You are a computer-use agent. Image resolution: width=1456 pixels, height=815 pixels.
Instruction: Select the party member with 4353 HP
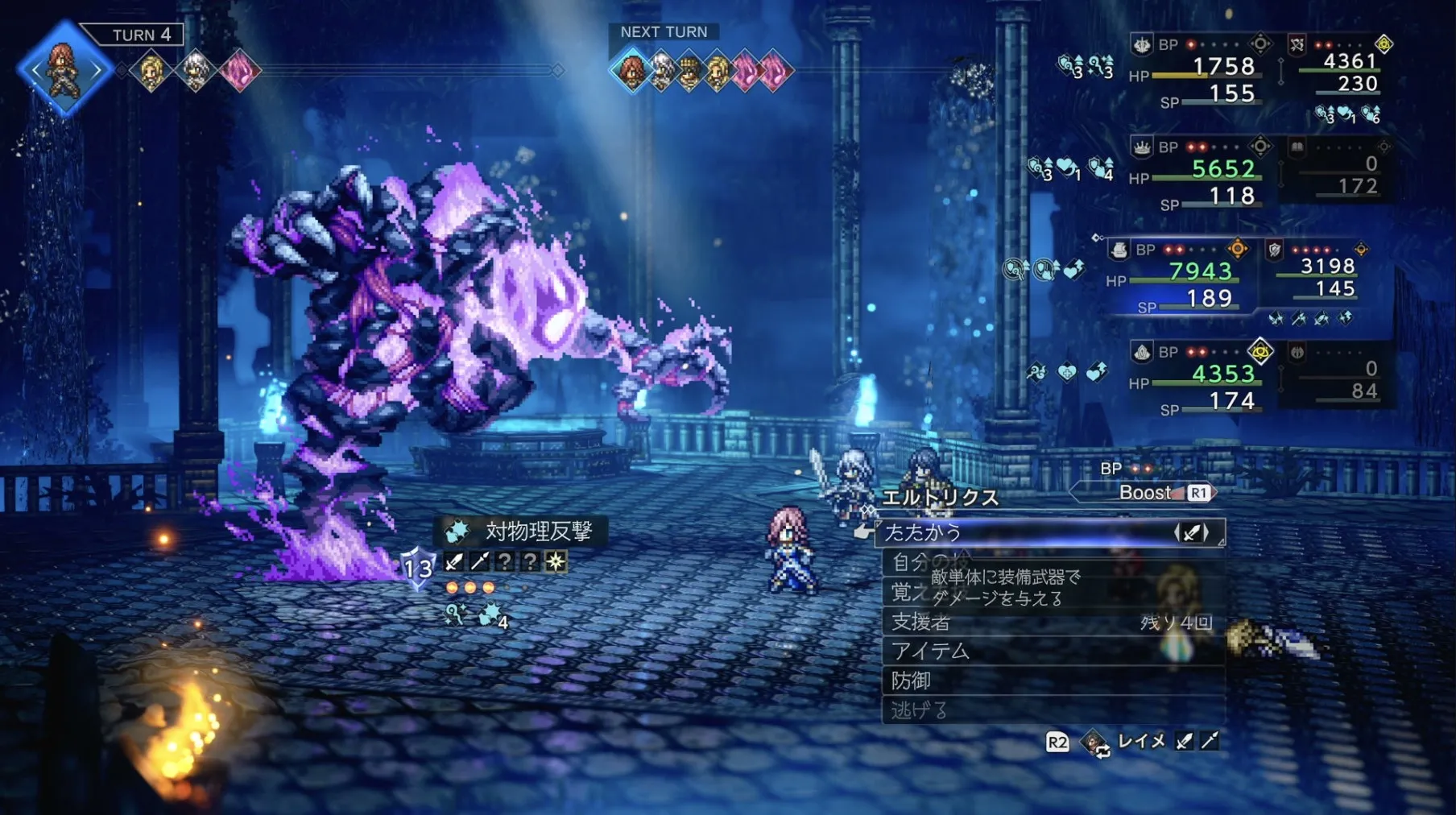(x=1222, y=374)
